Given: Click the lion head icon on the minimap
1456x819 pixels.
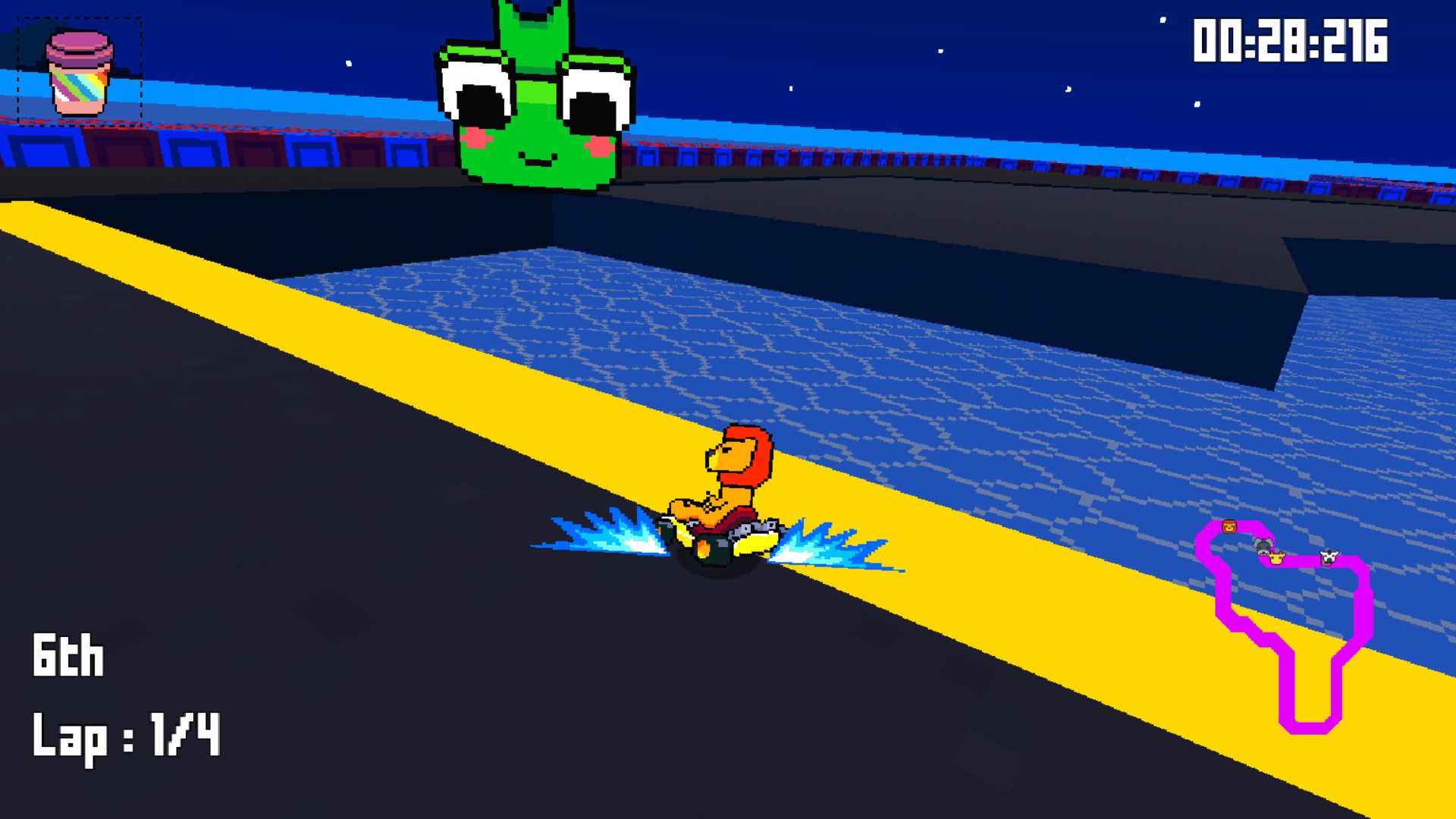Looking at the screenshot, I should pos(1228,526).
